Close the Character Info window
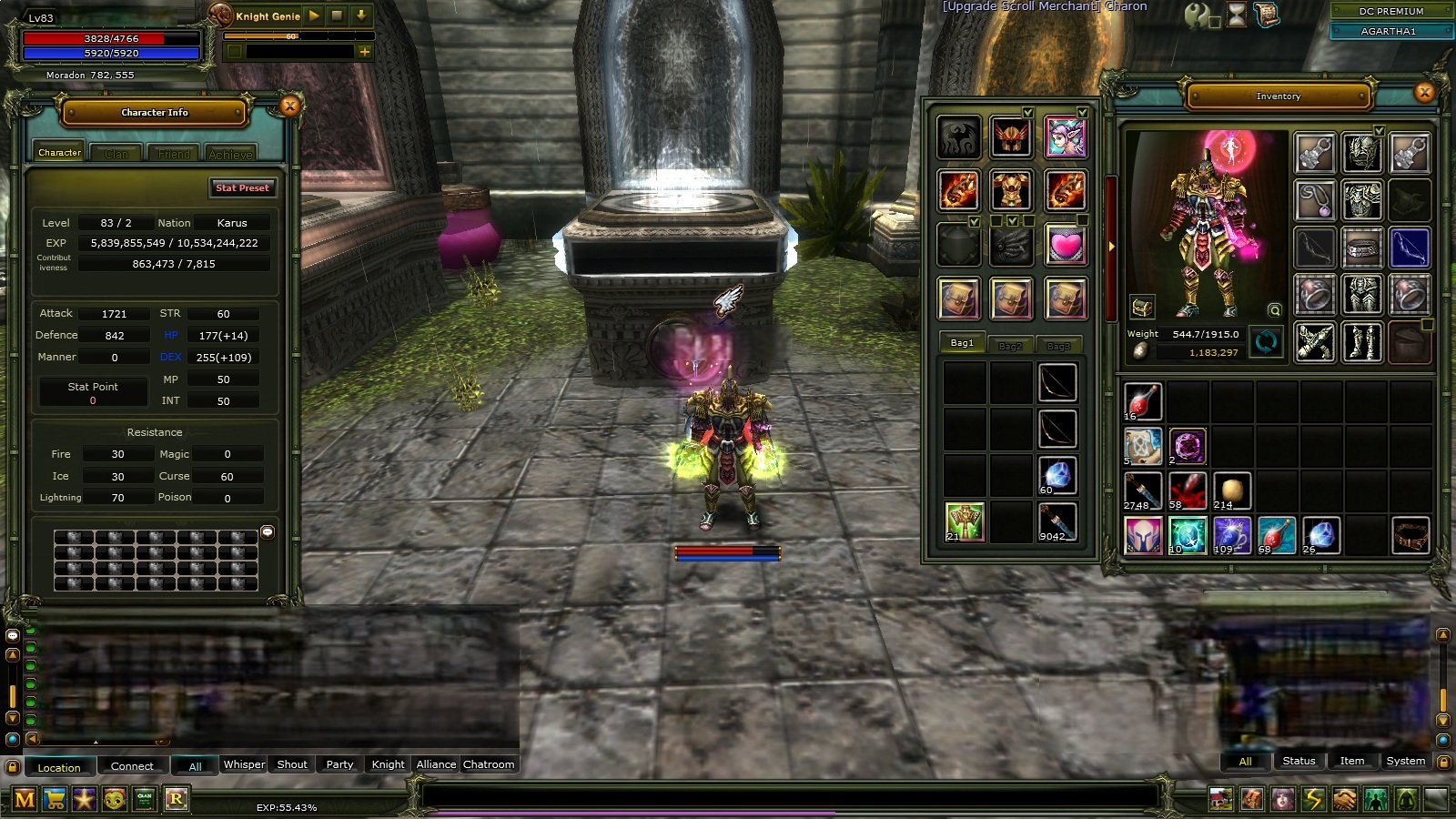The height and width of the screenshot is (819, 1456). (x=290, y=106)
